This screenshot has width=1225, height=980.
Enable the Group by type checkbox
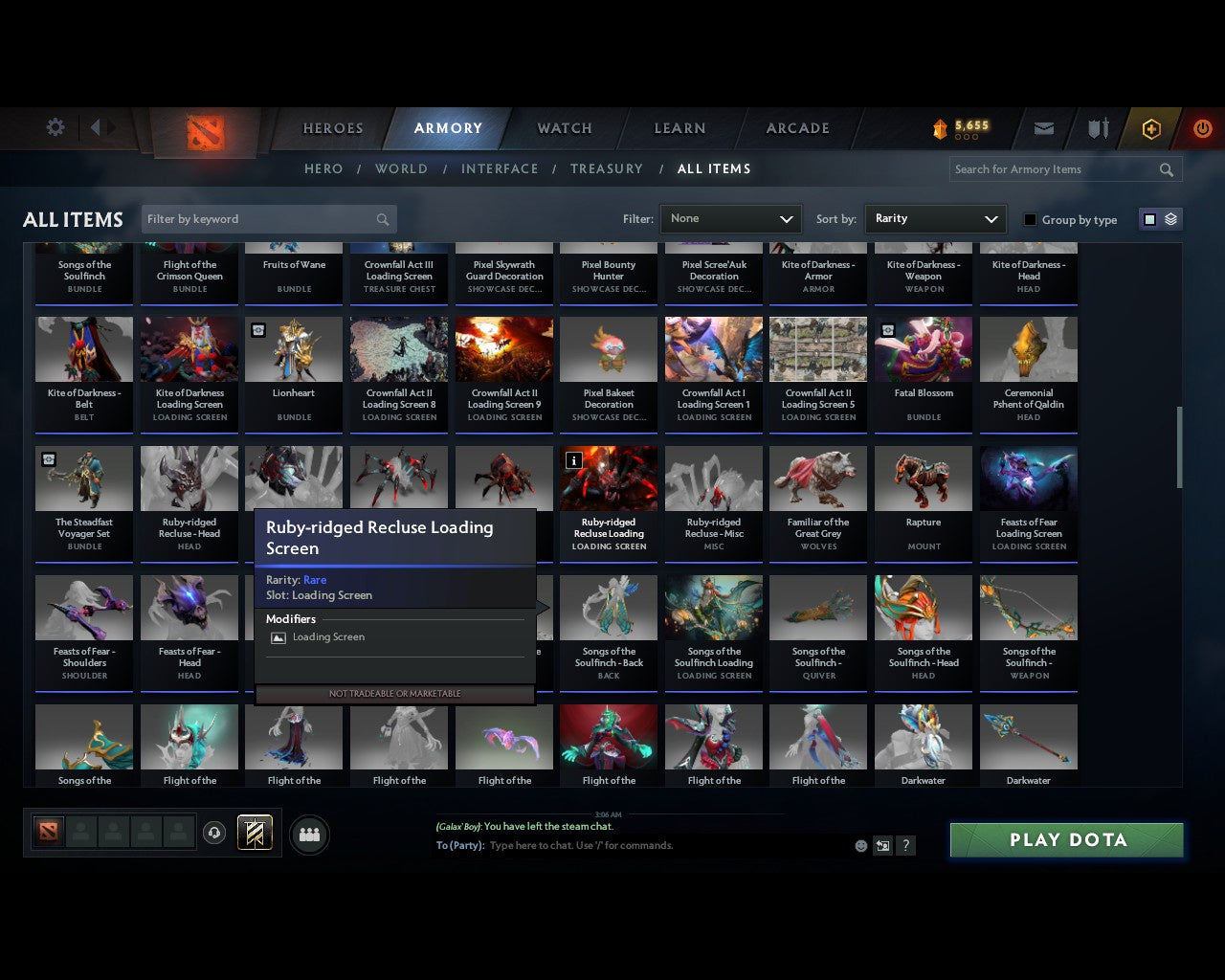click(x=1030, y=219)
